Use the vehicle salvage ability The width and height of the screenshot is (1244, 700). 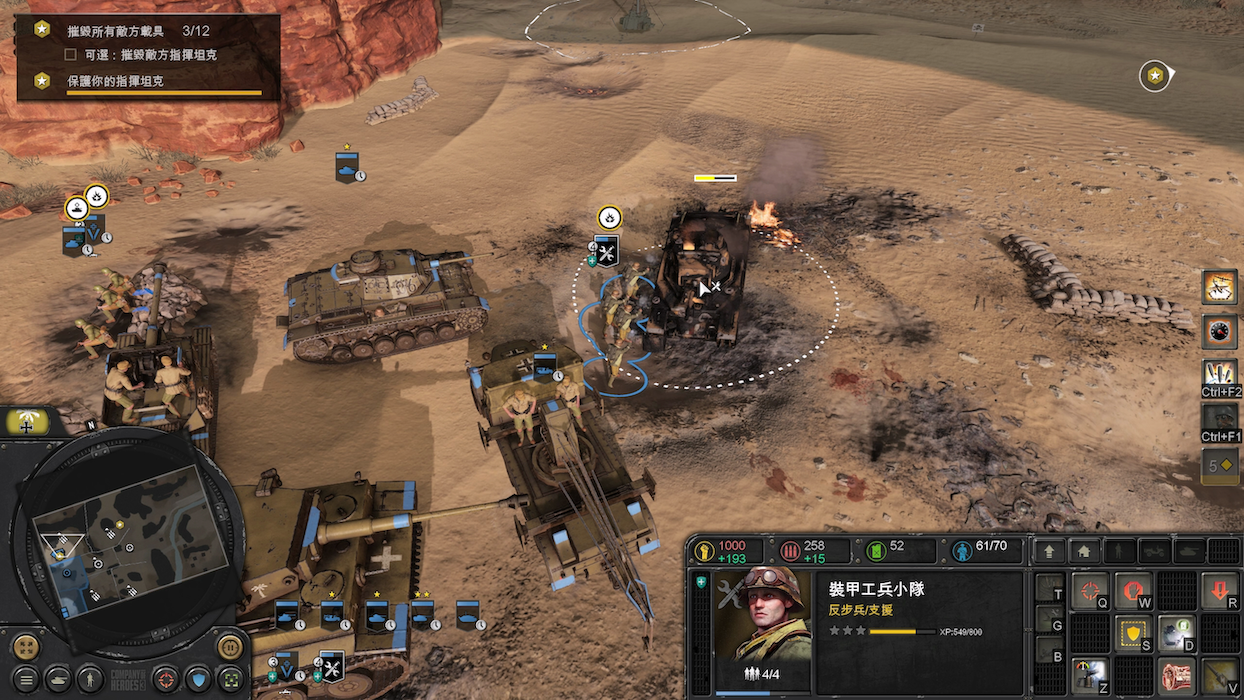coord(1176,634)
